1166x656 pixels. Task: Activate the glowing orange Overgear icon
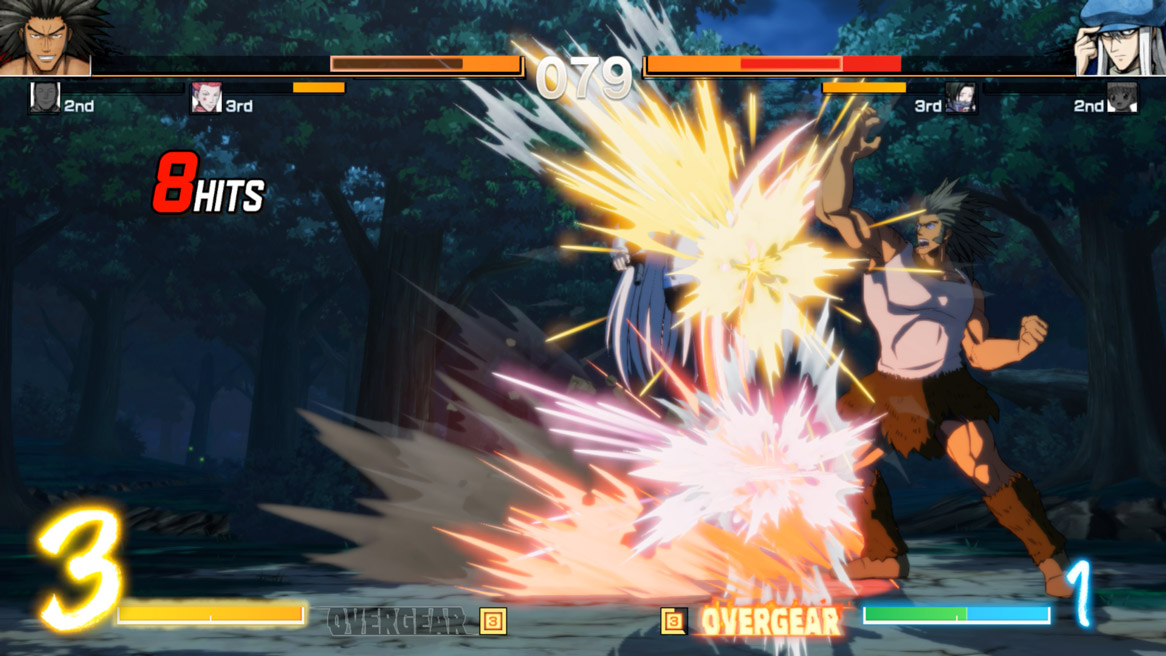(674, 621)
